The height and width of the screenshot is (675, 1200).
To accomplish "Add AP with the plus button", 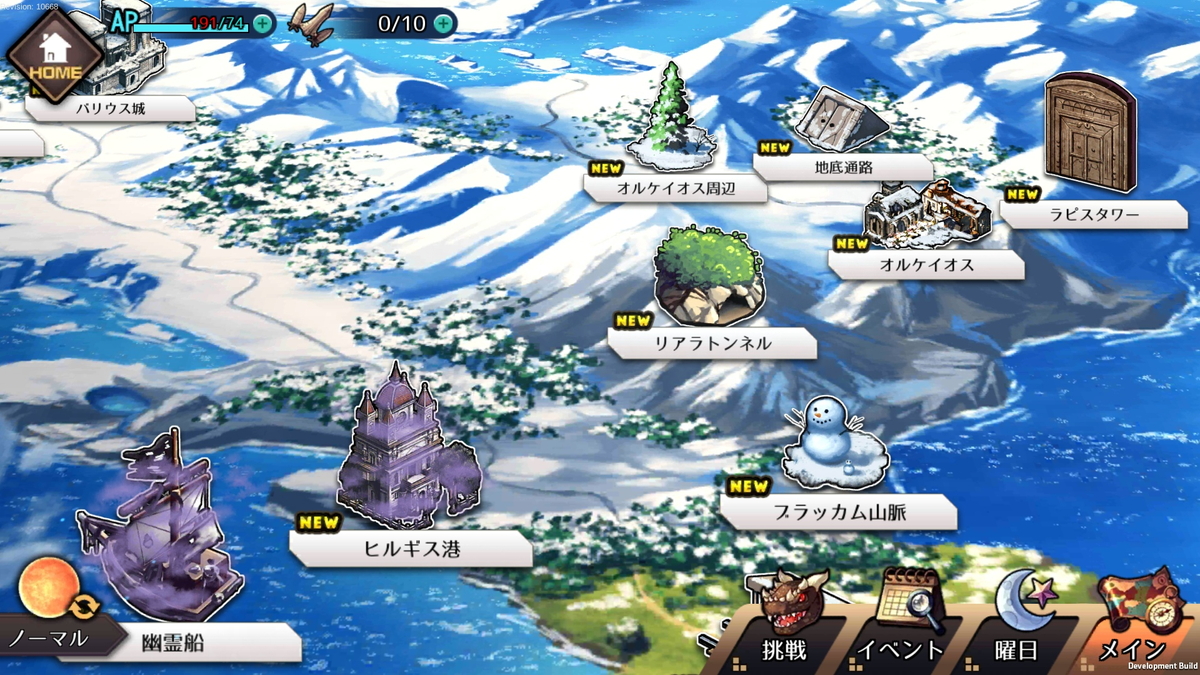I will 262,22.
